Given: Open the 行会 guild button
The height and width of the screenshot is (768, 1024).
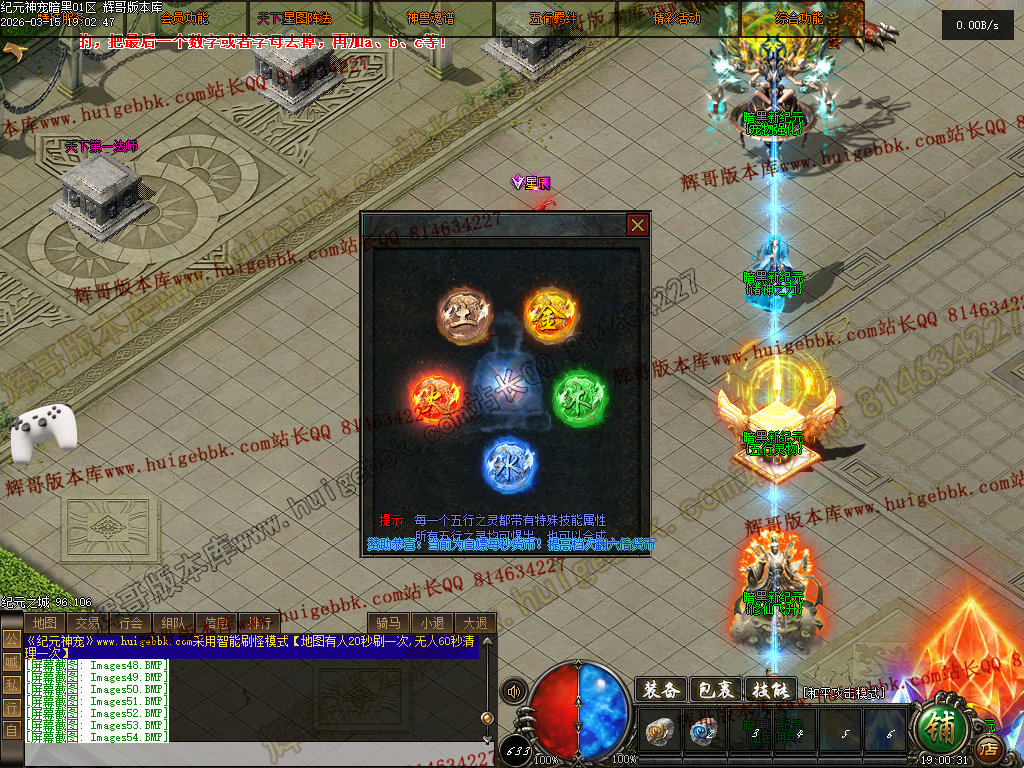Looking at the screenshot, I should [x=130, y=623].
